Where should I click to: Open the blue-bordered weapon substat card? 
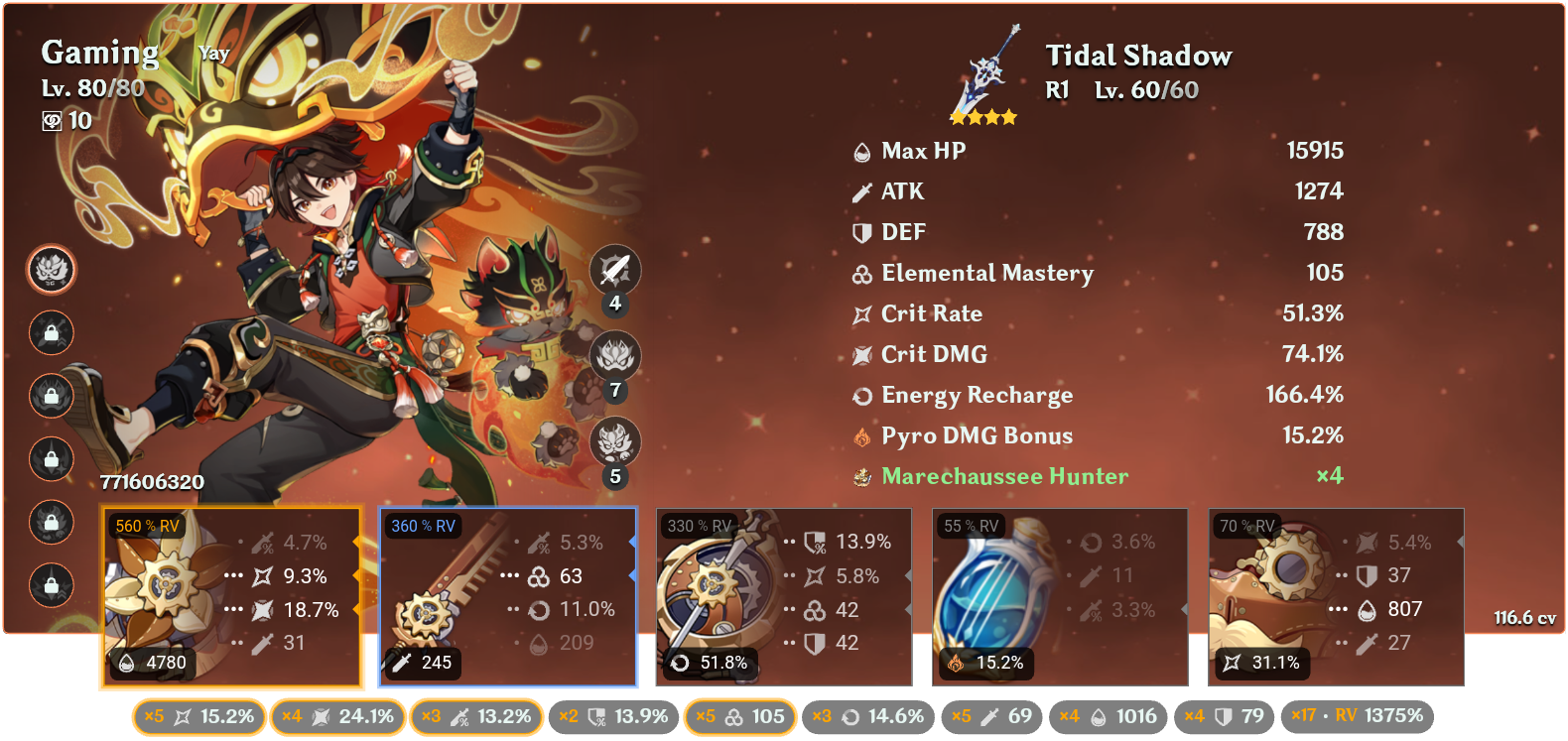(509, 595)
